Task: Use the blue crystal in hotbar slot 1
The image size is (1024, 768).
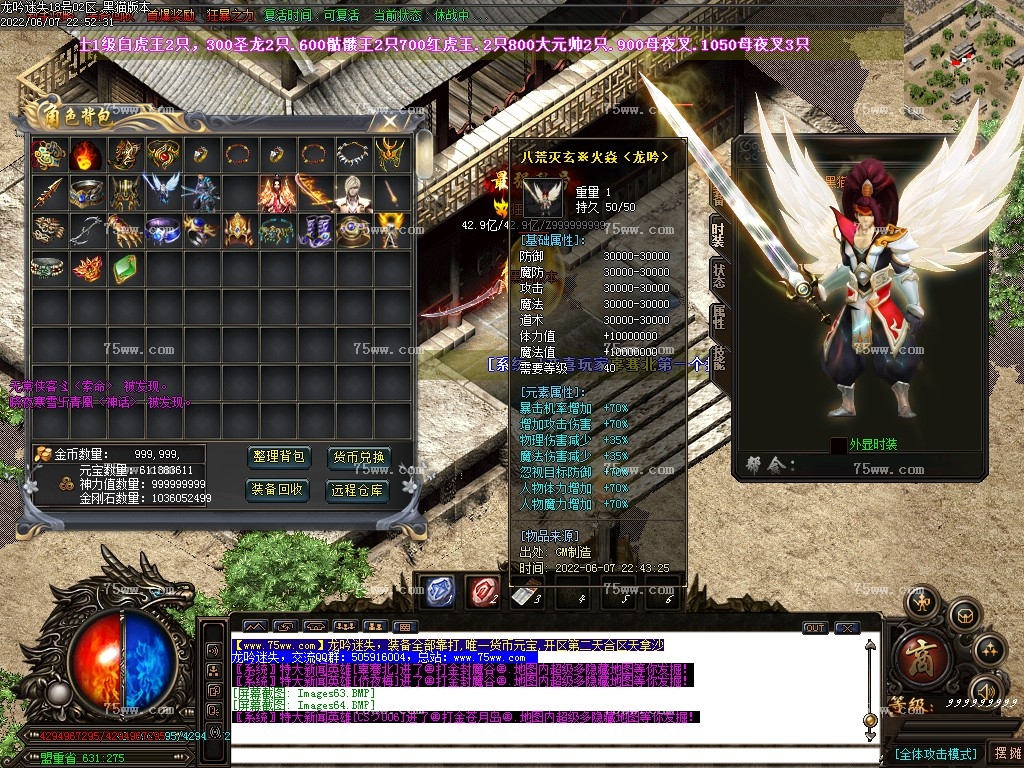Action: click(x=437, y=590)
